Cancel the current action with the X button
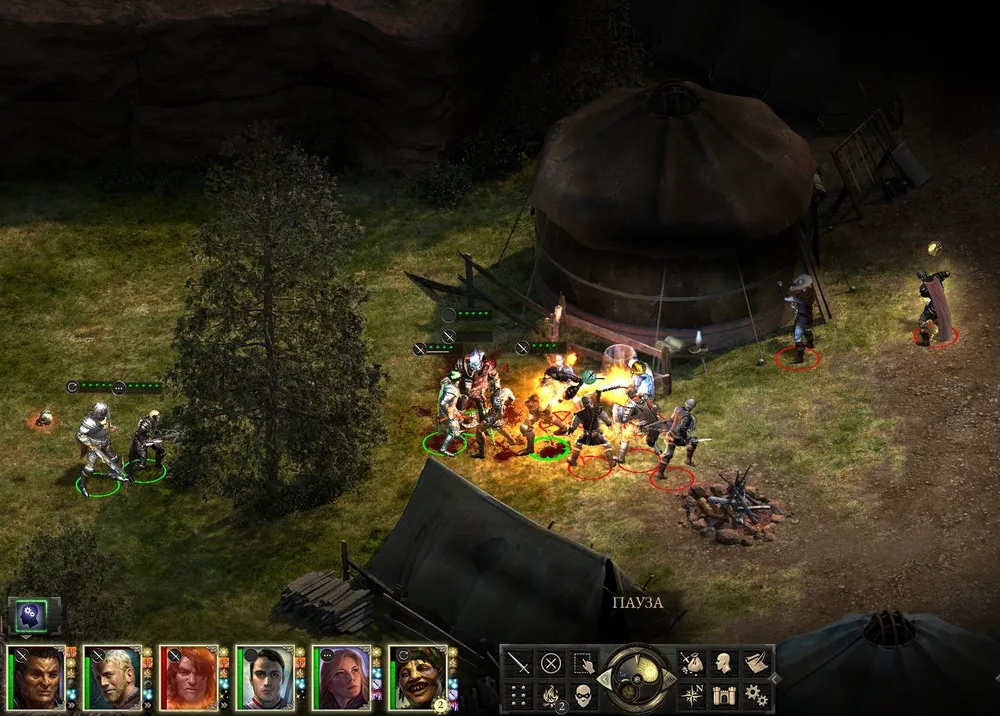The height and width of the screenshot is (716, 1000). pyautogui.click(x=550, y=662)
